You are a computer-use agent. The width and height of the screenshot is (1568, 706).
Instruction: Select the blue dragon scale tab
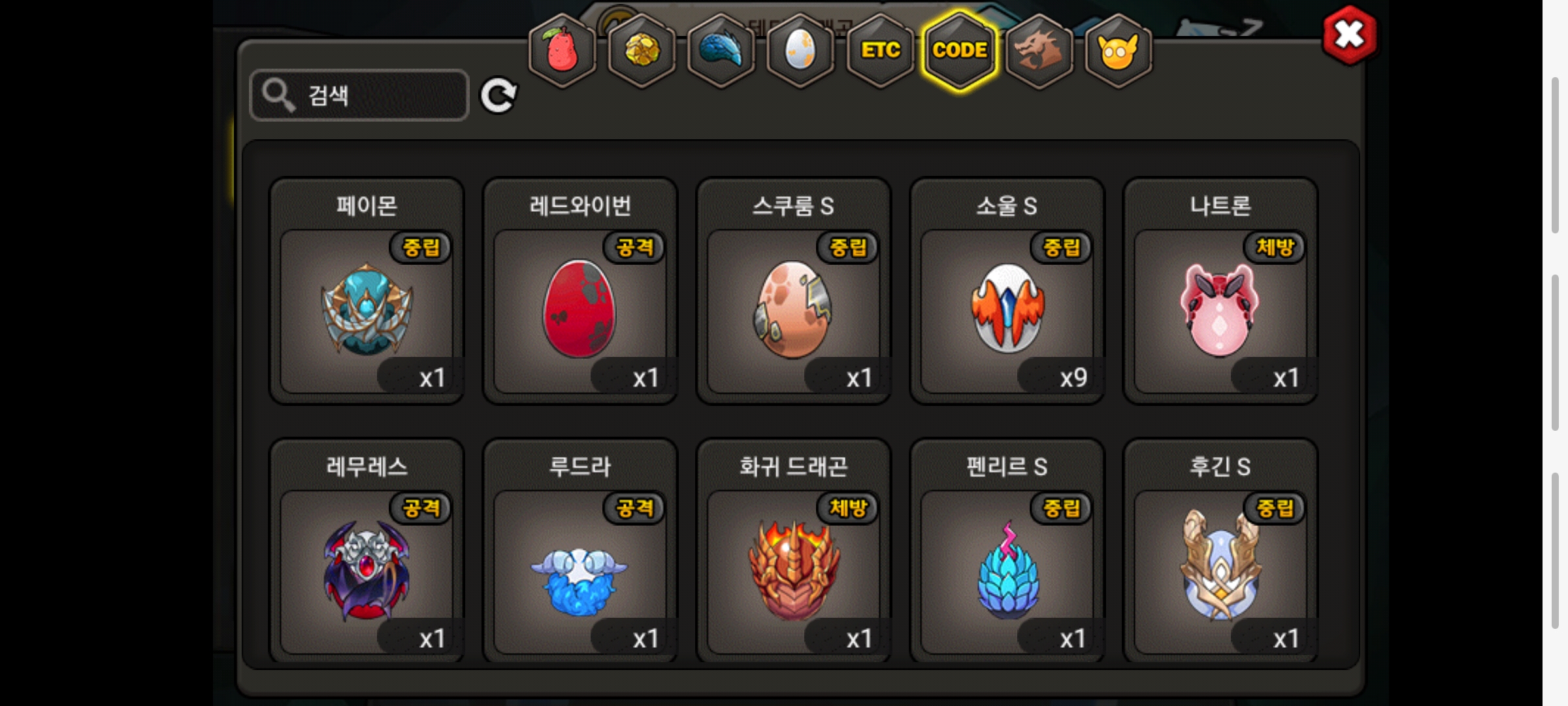pos(721,50)
